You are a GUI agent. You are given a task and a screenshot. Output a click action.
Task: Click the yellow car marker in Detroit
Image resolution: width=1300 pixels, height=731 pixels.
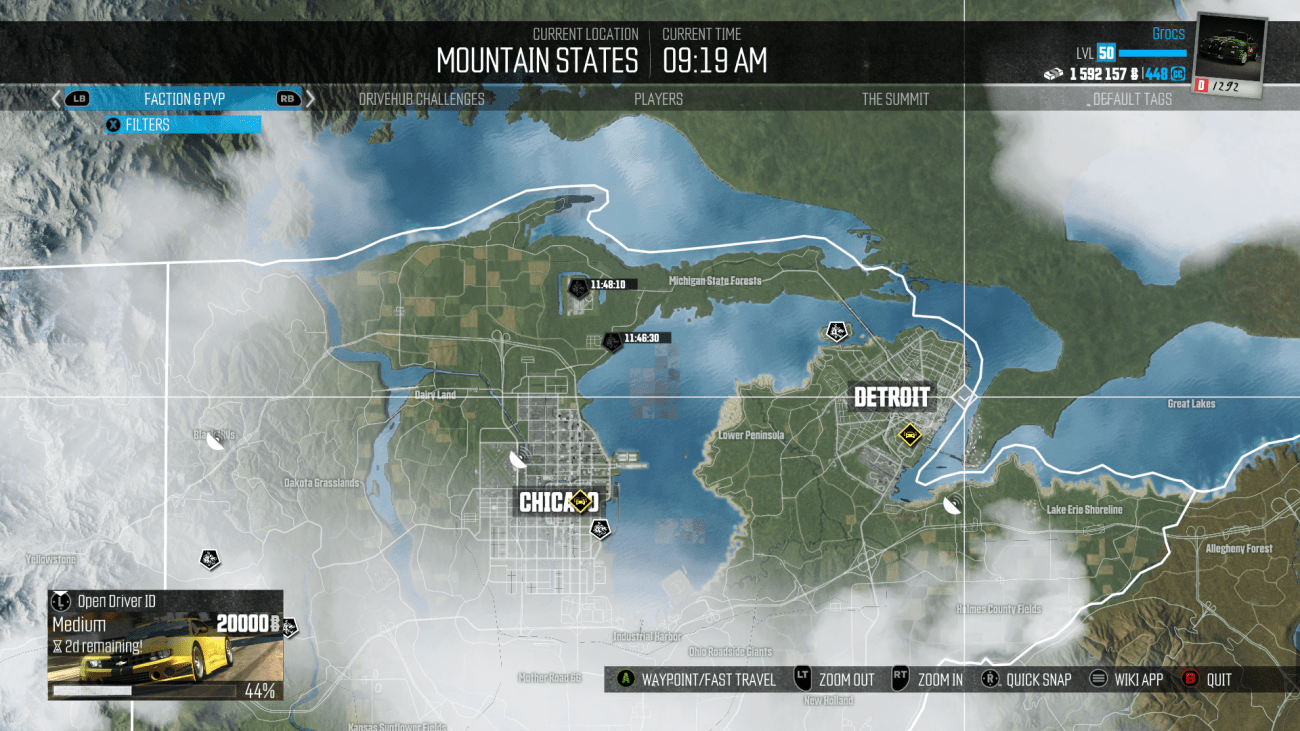(x=909, y=434)
